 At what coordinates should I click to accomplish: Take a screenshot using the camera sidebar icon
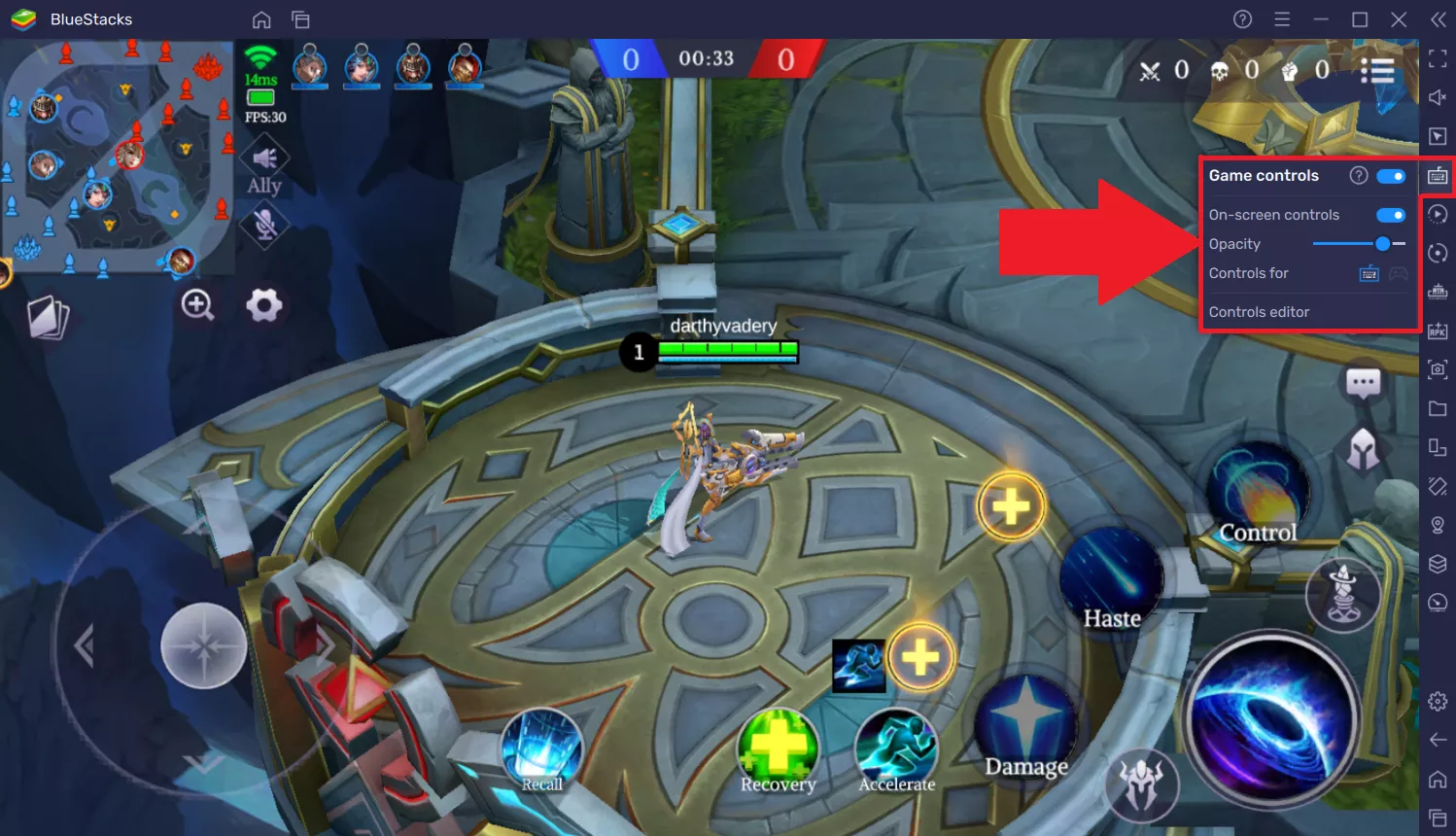click(x=1438, y=370)
